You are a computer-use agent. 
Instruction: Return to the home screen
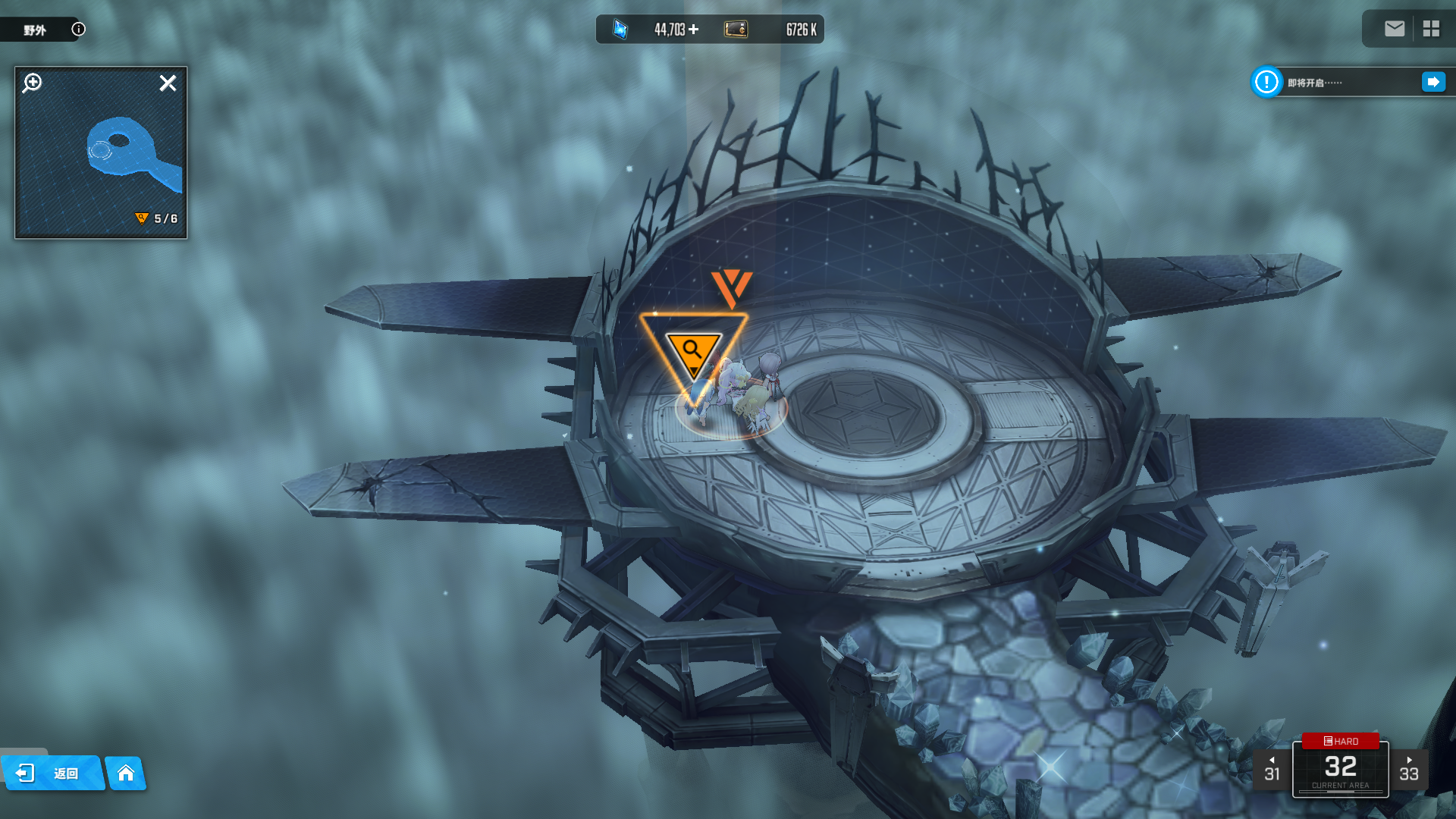pyautogui.click(x=126, y=773)
